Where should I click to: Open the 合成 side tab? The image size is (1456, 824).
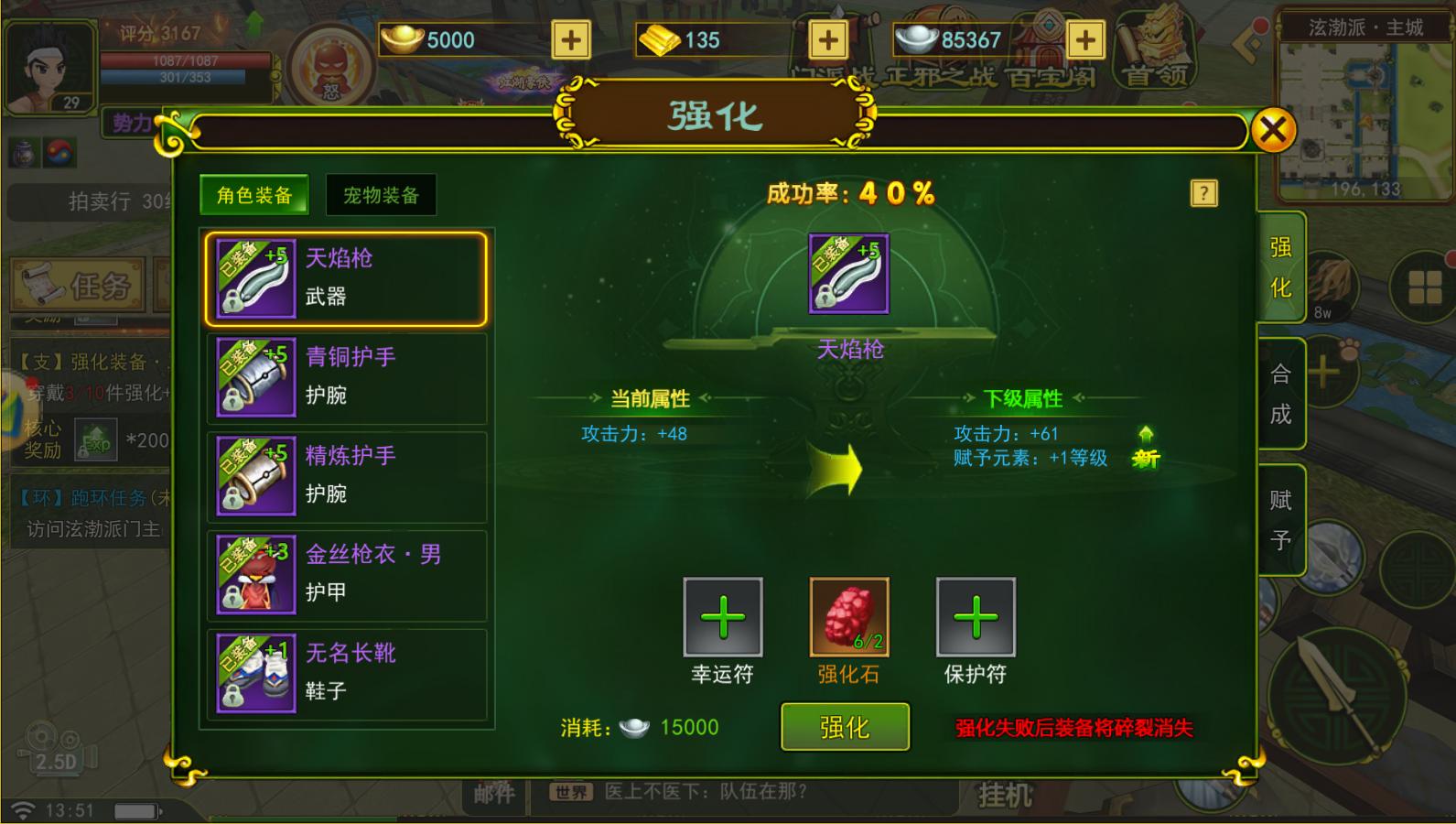pyautogui.click(x=1281, y=394)
